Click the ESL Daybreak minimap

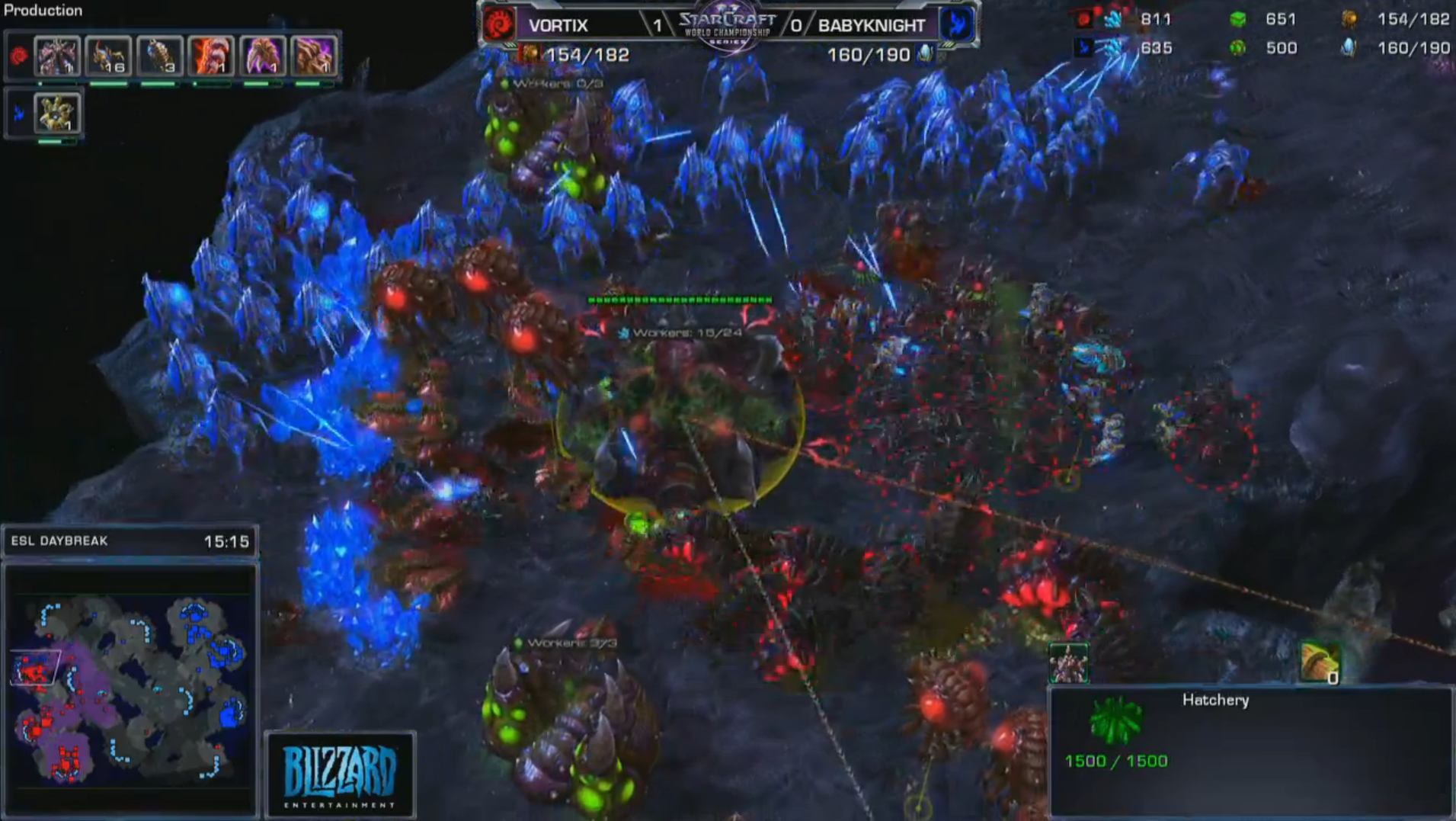coord(130,686)
